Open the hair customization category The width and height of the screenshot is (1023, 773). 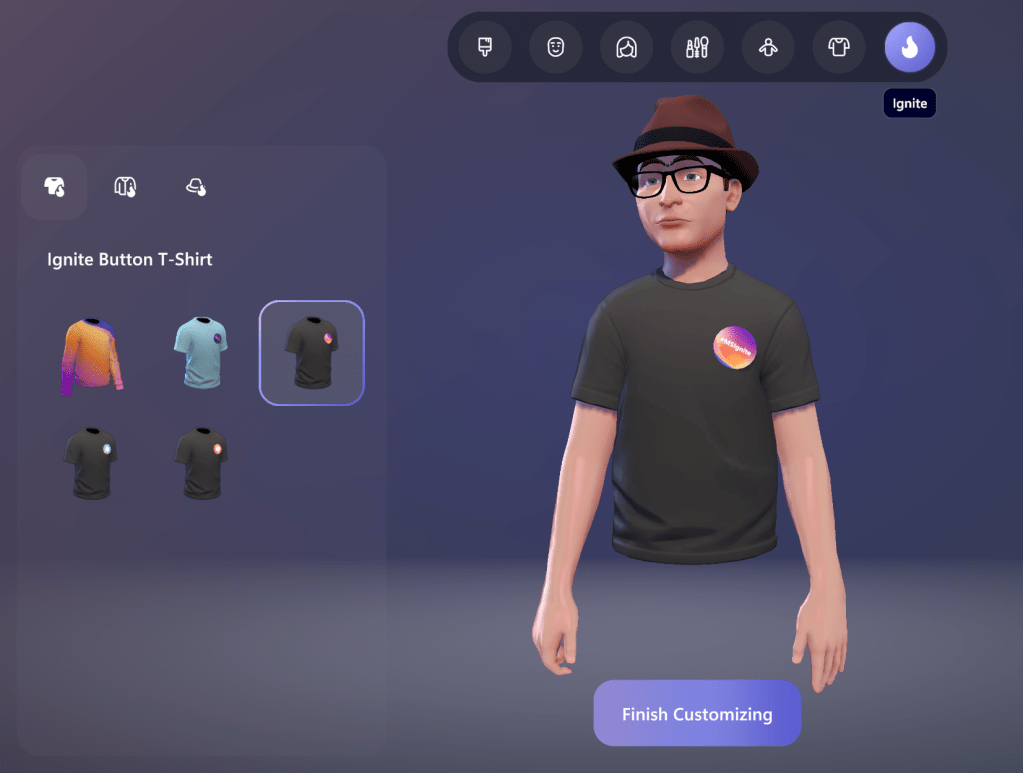coord(627,47)
